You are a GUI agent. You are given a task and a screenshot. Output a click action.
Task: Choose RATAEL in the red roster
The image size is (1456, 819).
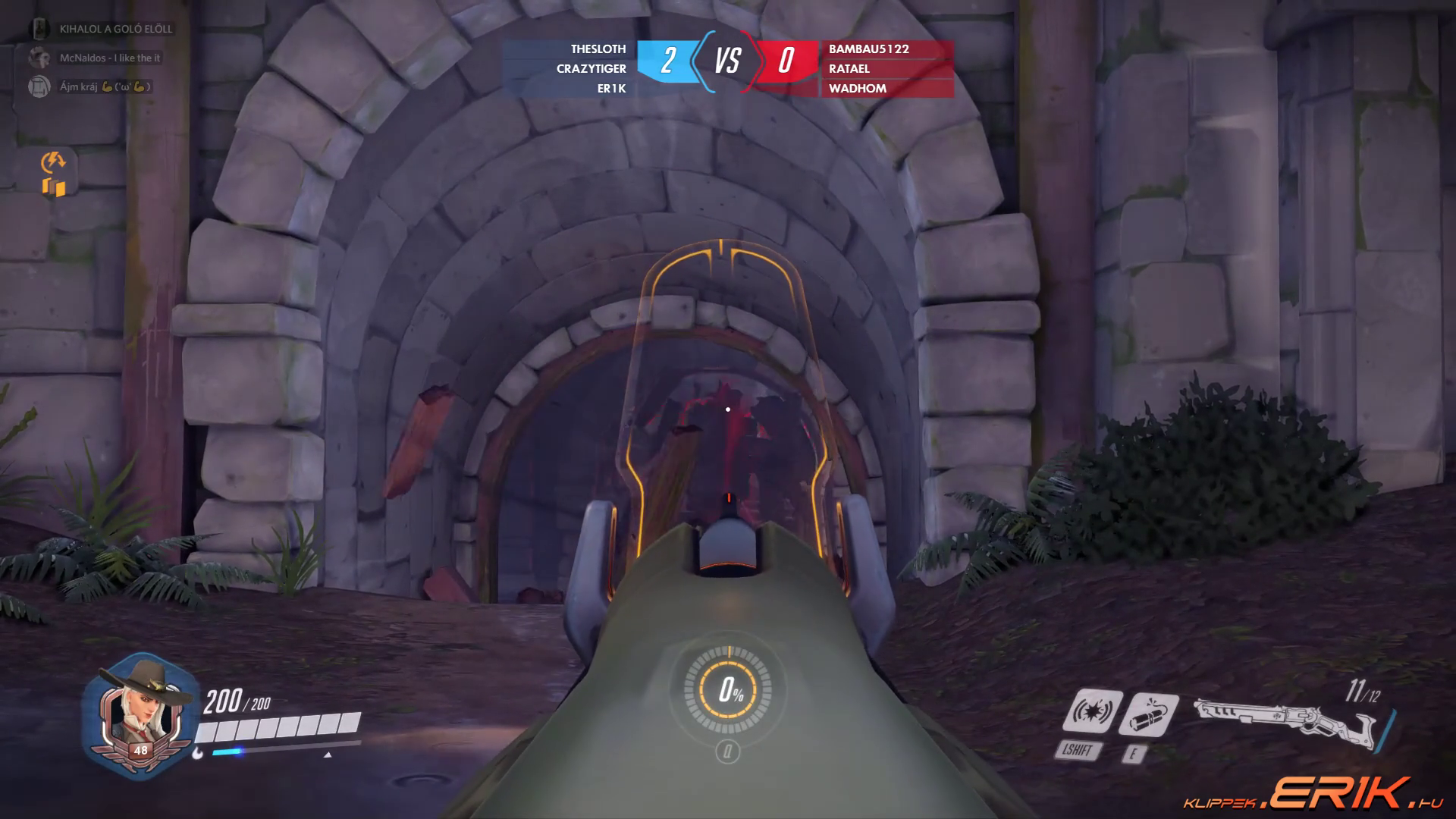(849, 69)
